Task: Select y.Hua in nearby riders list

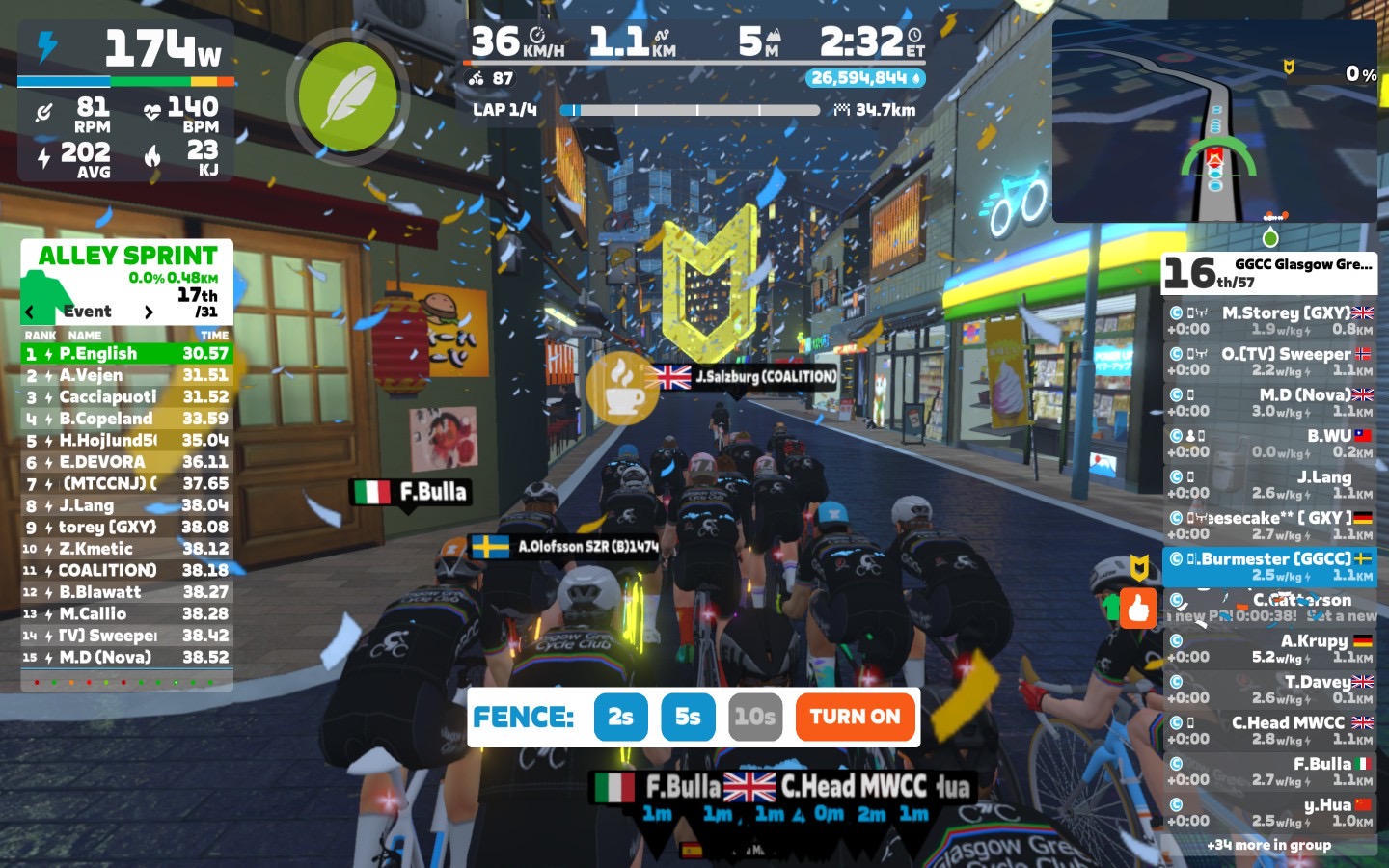Action: click(1269, 812)
